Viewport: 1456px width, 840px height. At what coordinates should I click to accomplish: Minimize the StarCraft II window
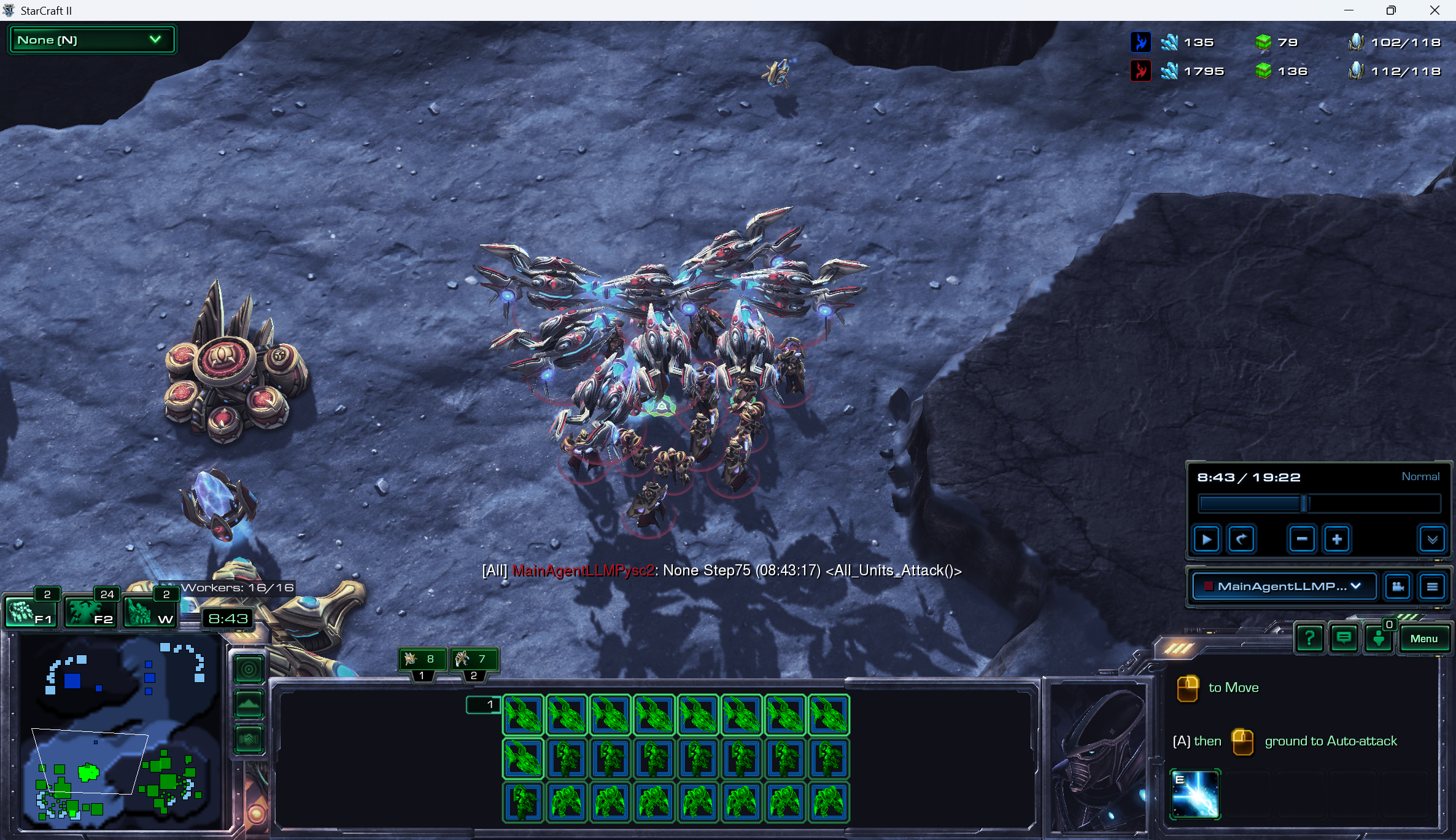[x=1349, y=10]
